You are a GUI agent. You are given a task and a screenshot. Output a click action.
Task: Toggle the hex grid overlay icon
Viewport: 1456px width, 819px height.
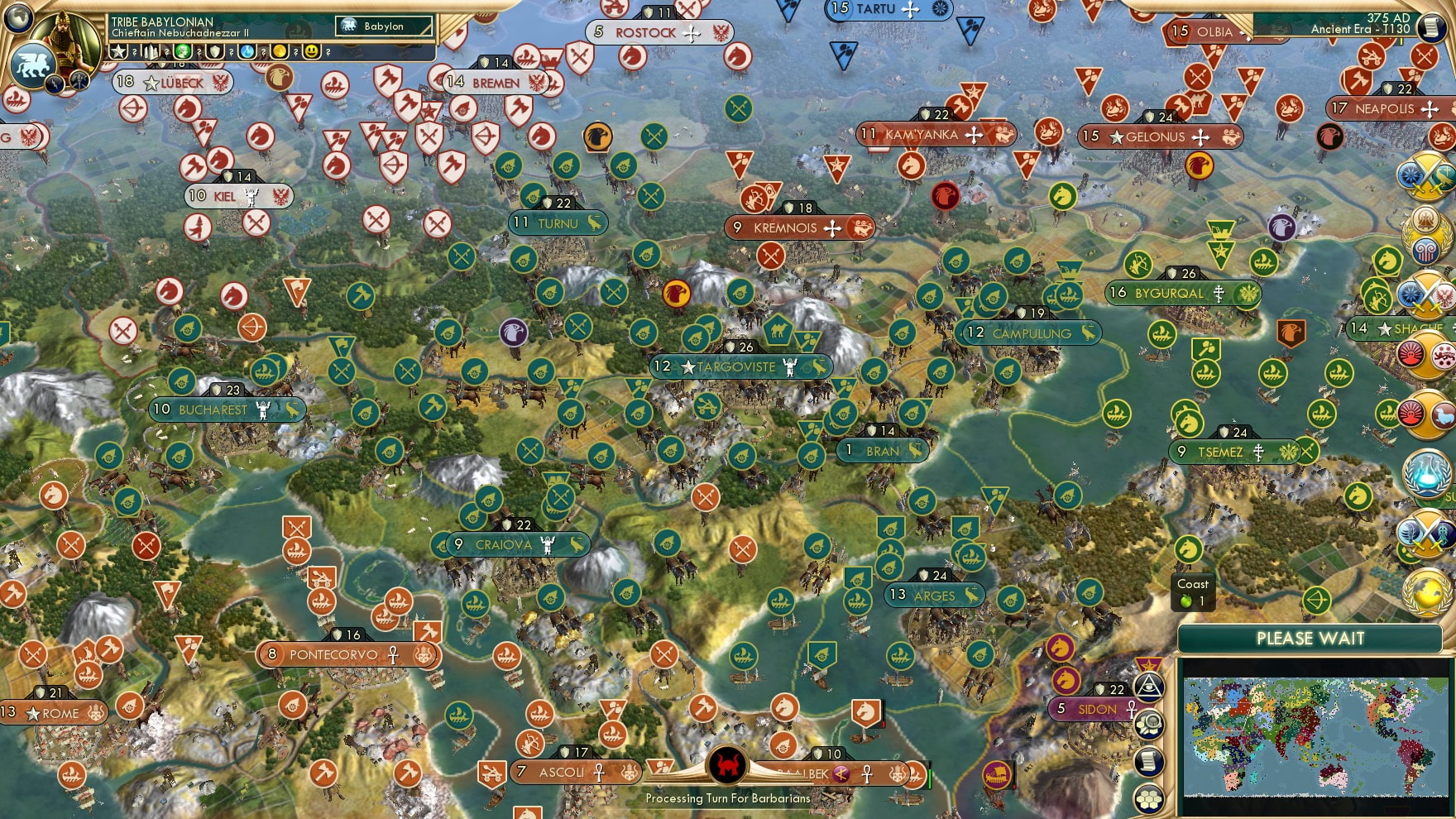[x=1147, y=797]
